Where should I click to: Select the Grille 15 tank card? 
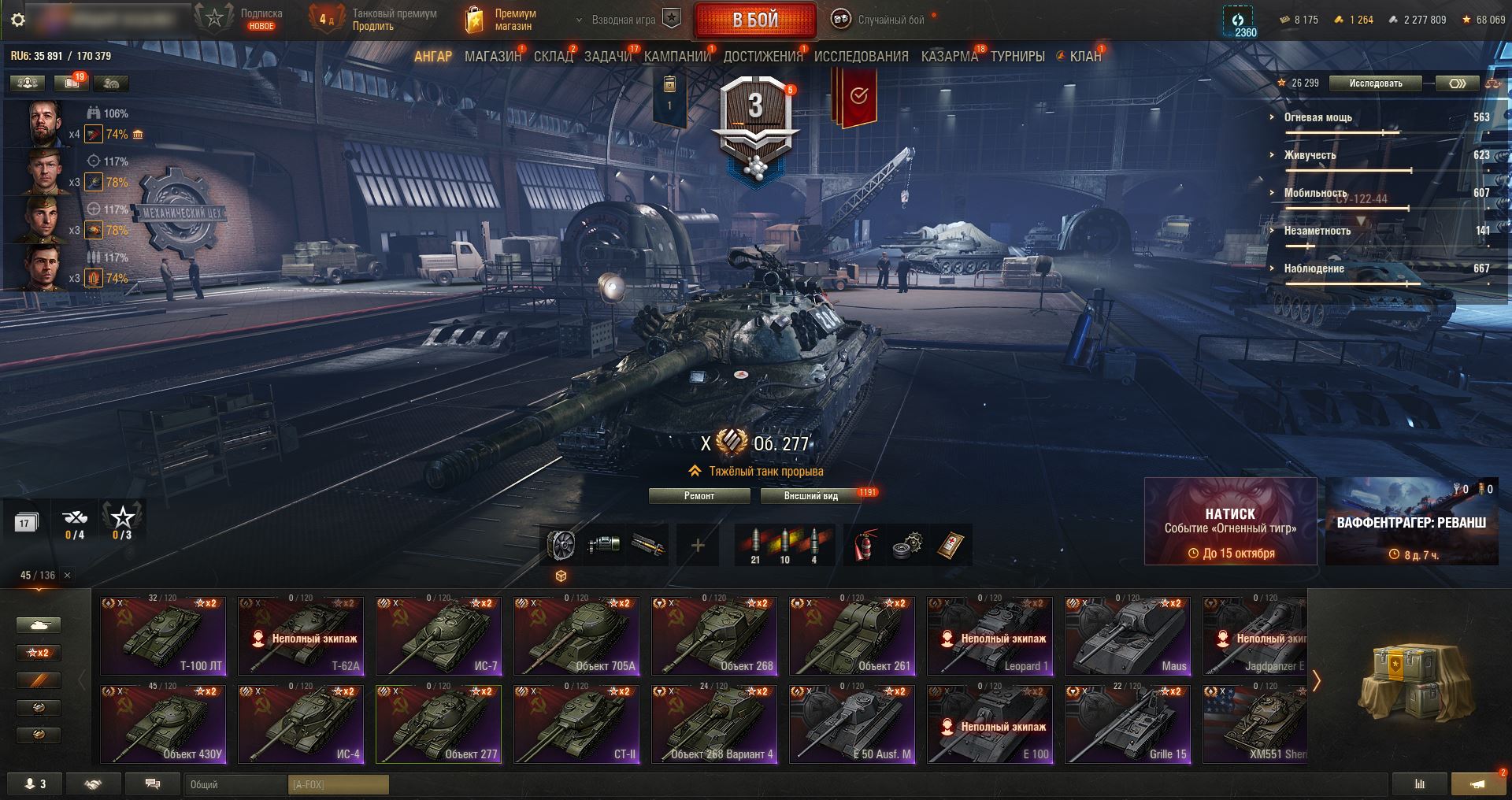[x=1128, y=724]
